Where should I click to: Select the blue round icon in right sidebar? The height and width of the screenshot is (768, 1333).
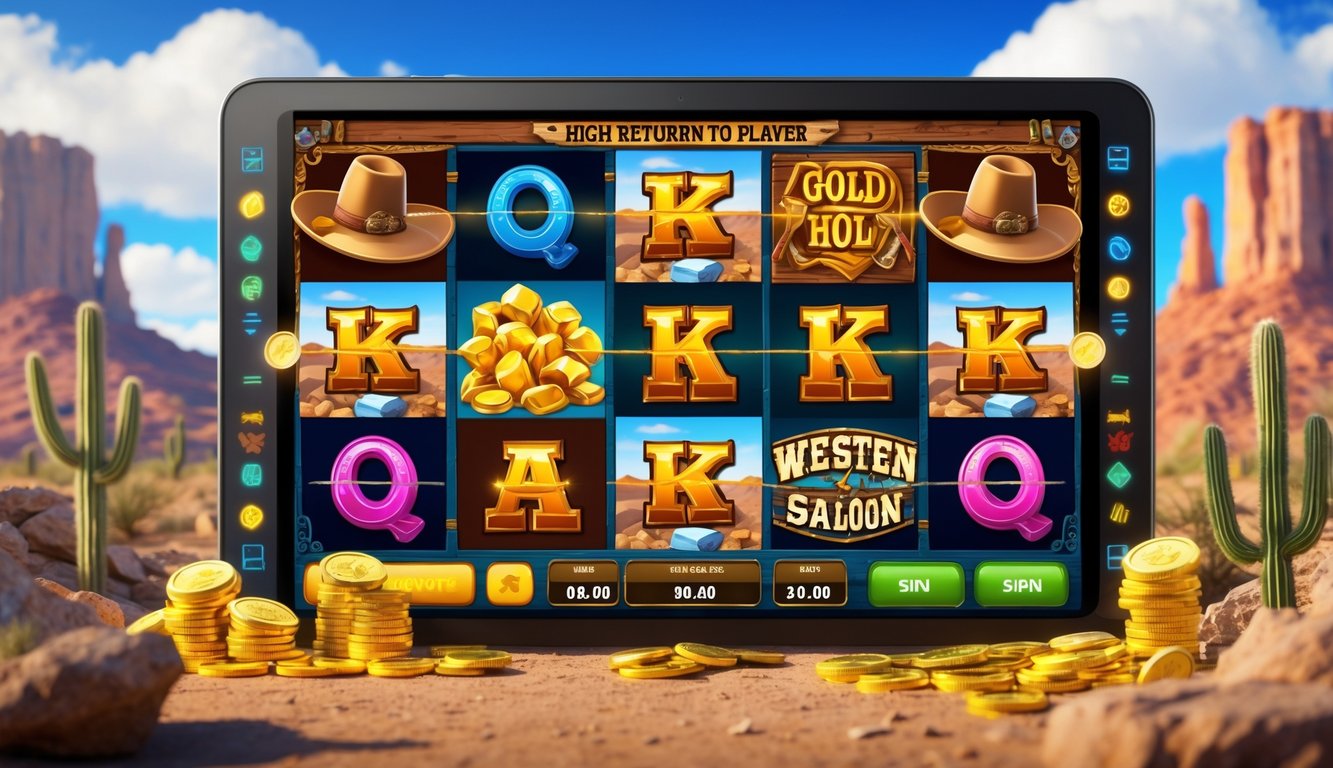click(1118, 248)
